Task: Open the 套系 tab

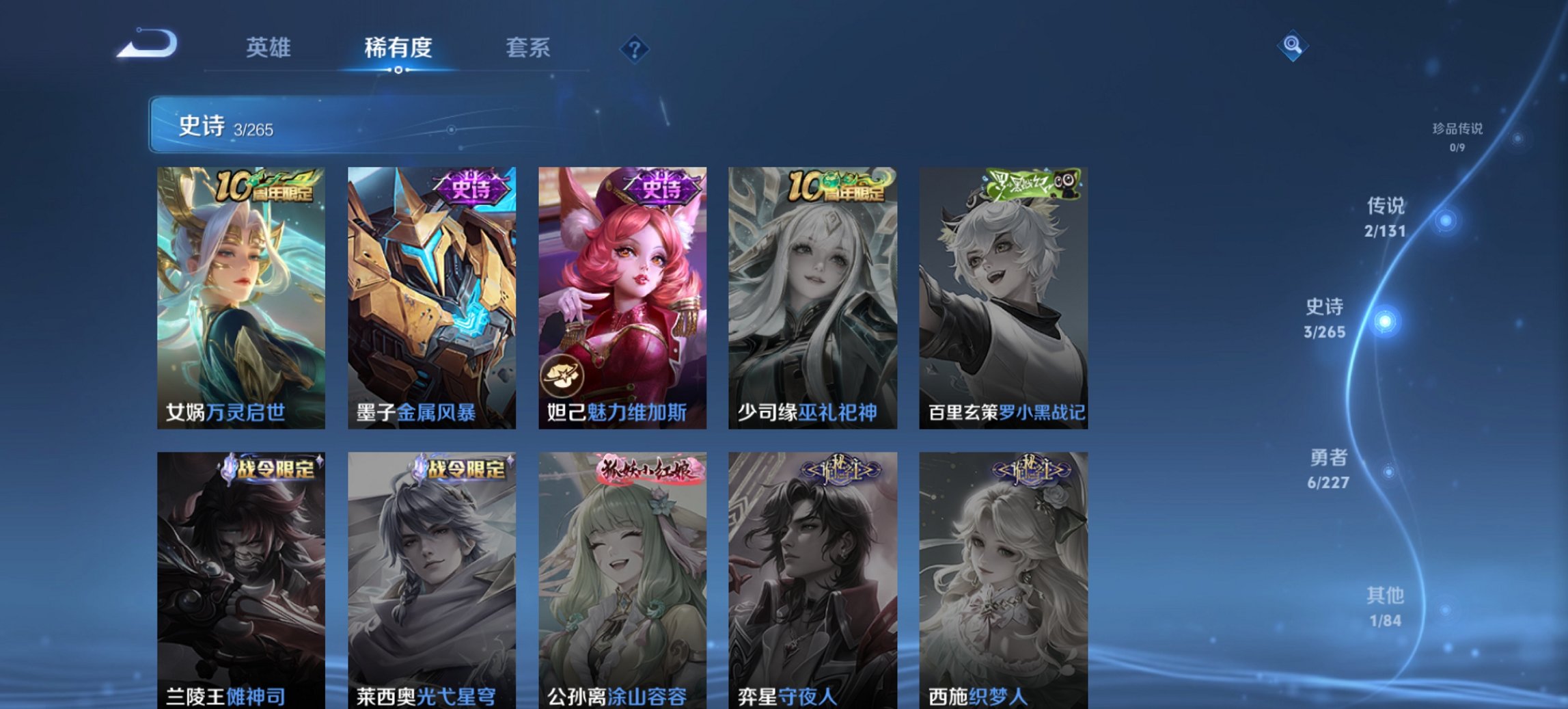Action: tap(529, 48)
